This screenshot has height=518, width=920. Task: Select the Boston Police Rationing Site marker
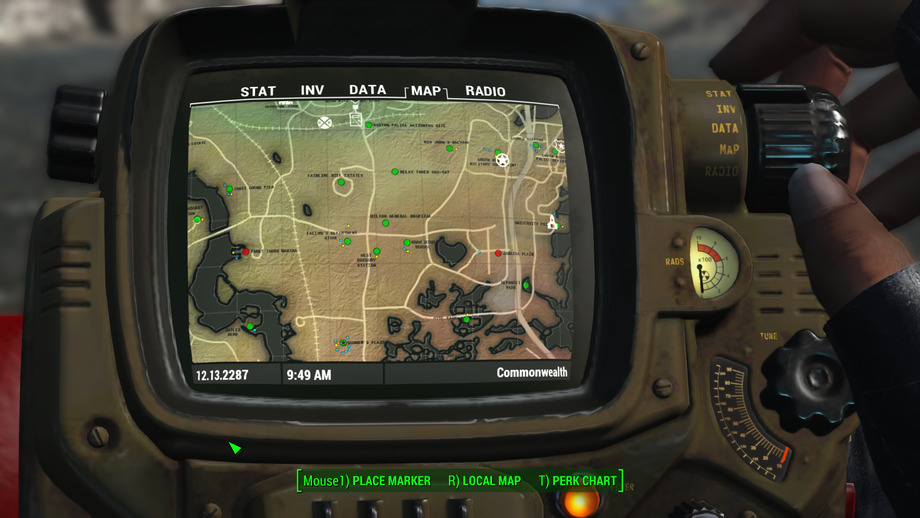point(369,125)
